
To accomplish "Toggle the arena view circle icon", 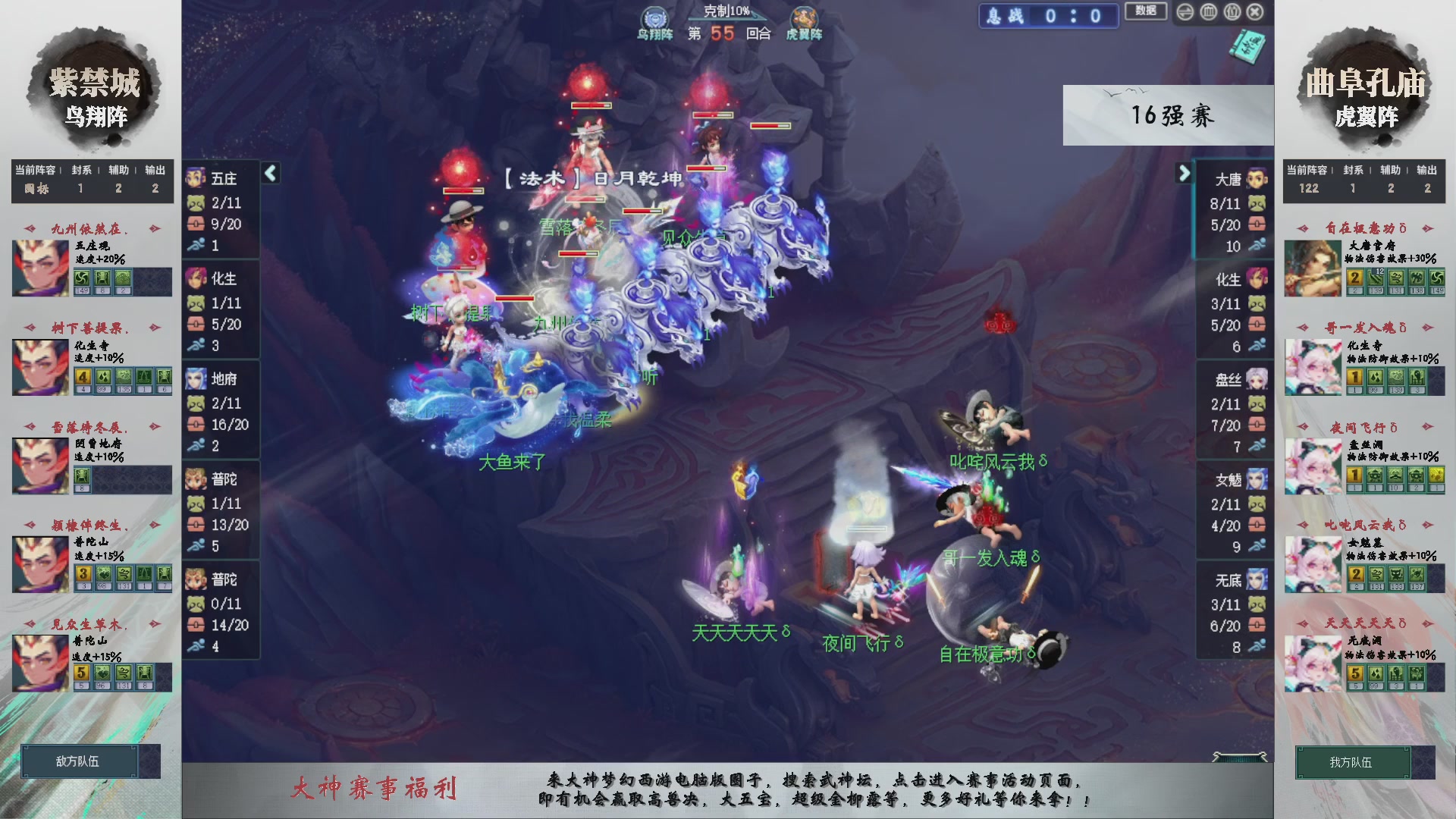I will tap(1209, 12).
